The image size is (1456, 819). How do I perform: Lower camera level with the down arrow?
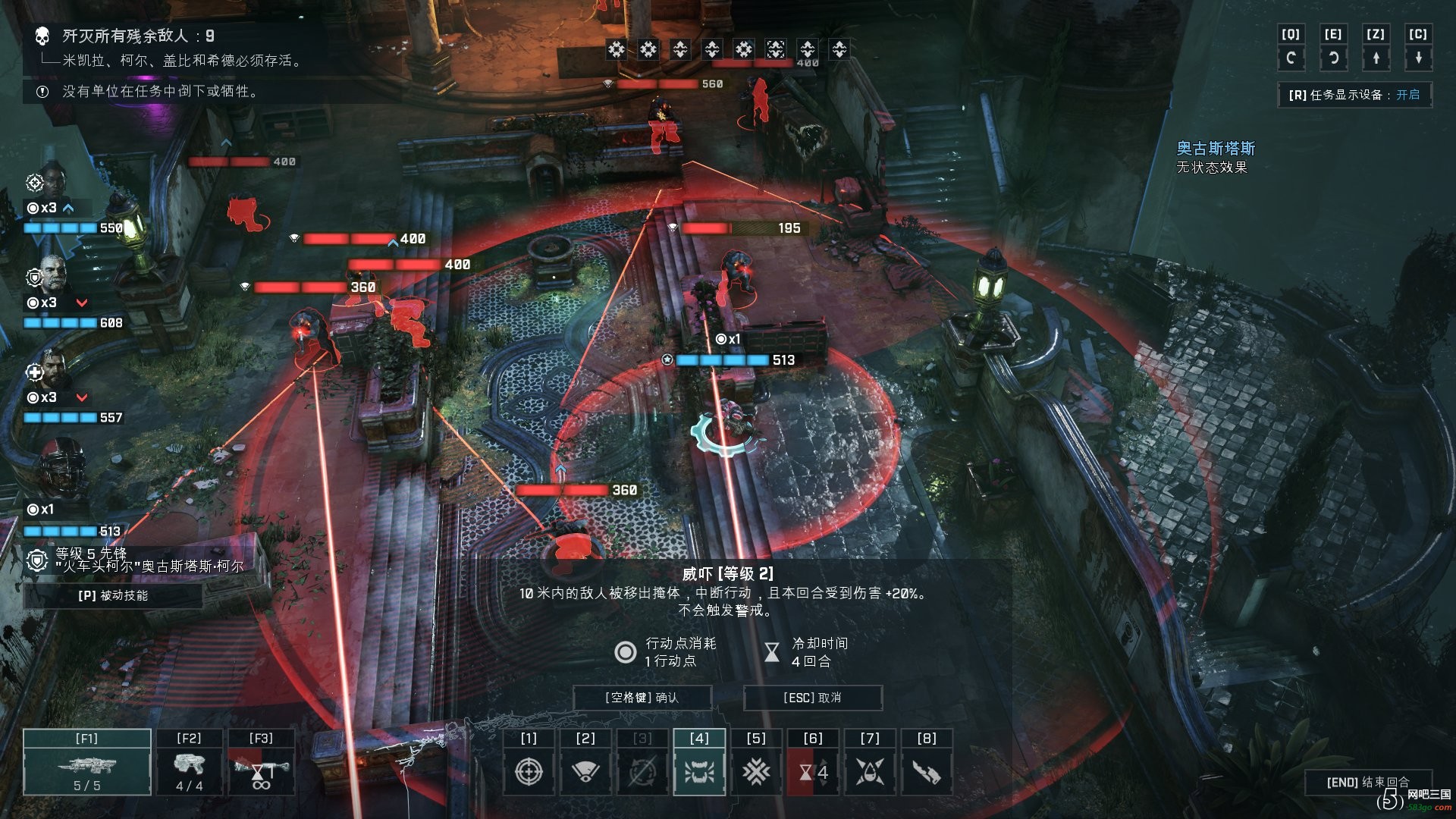1418,58
